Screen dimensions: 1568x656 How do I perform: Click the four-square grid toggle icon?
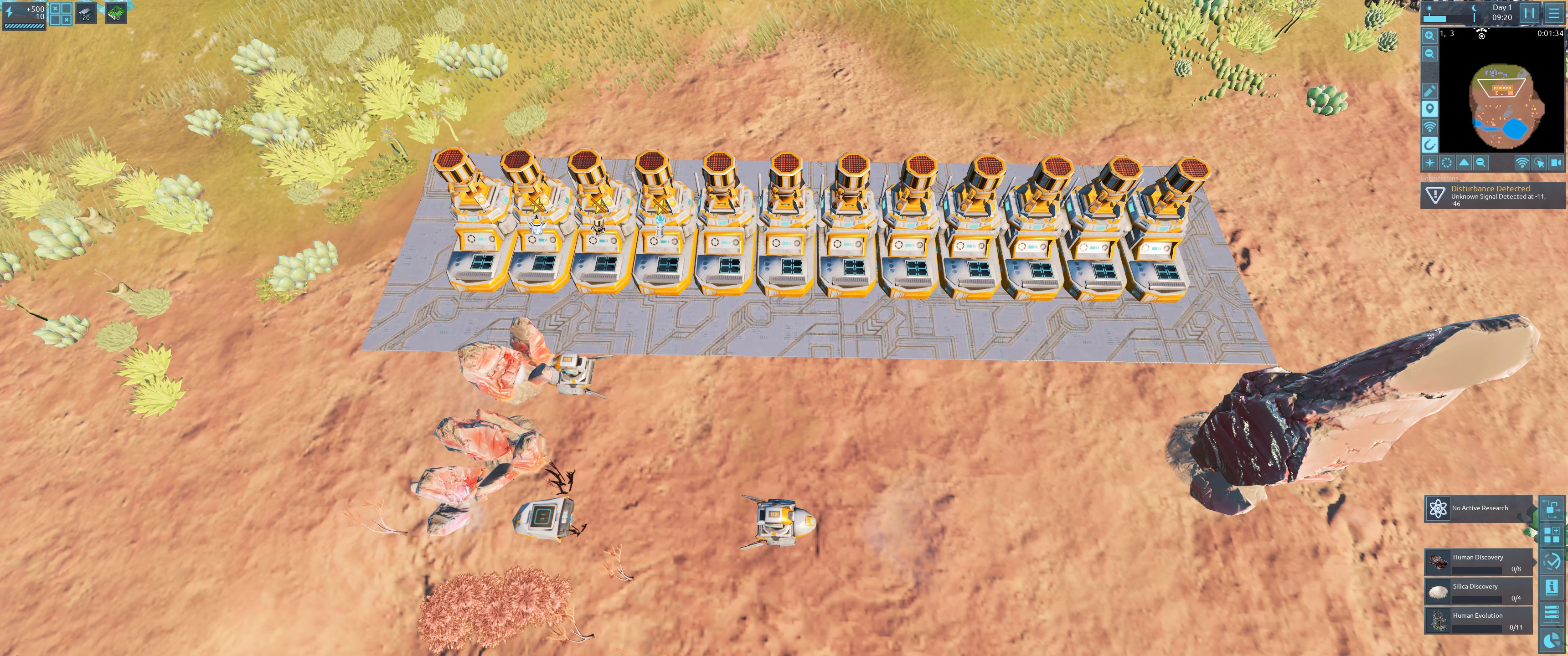pyautogui.click(x=60, y=13)
